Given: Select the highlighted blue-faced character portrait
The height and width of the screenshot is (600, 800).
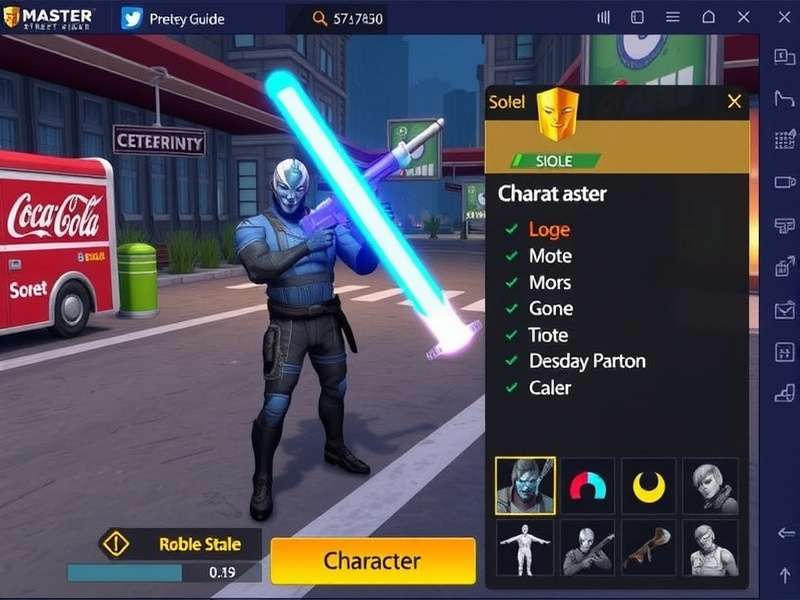Looking at the screenshot, I should 525,486.
